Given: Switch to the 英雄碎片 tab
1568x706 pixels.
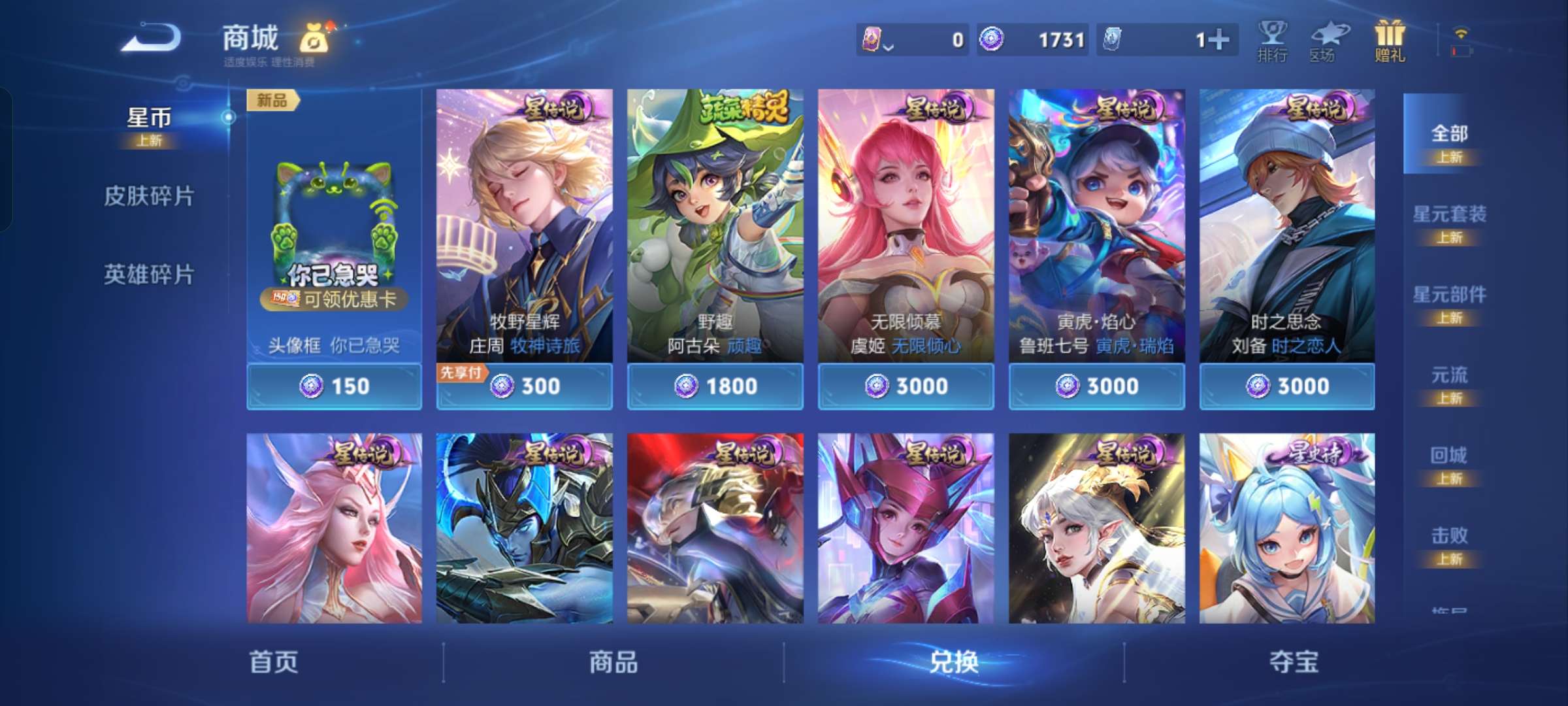Looking at the screenshot, I should coord(150,275).
